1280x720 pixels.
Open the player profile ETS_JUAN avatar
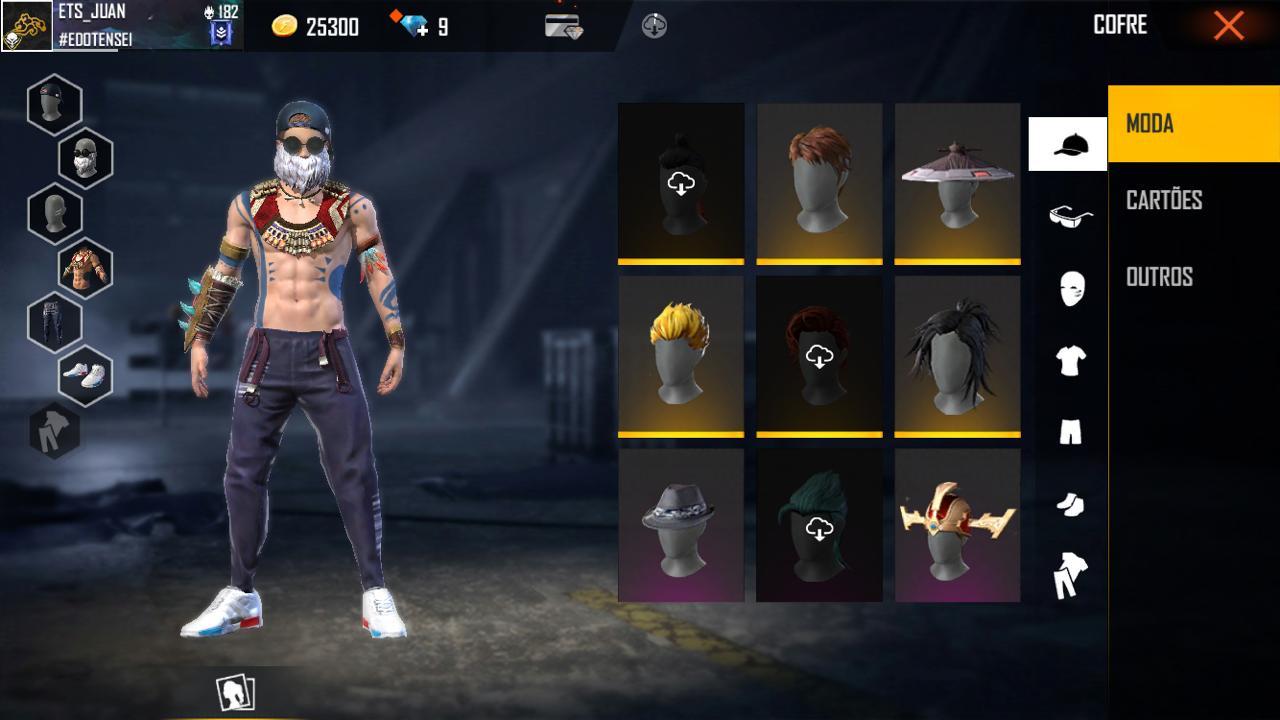pyautogui.click(x=27, y=26)
